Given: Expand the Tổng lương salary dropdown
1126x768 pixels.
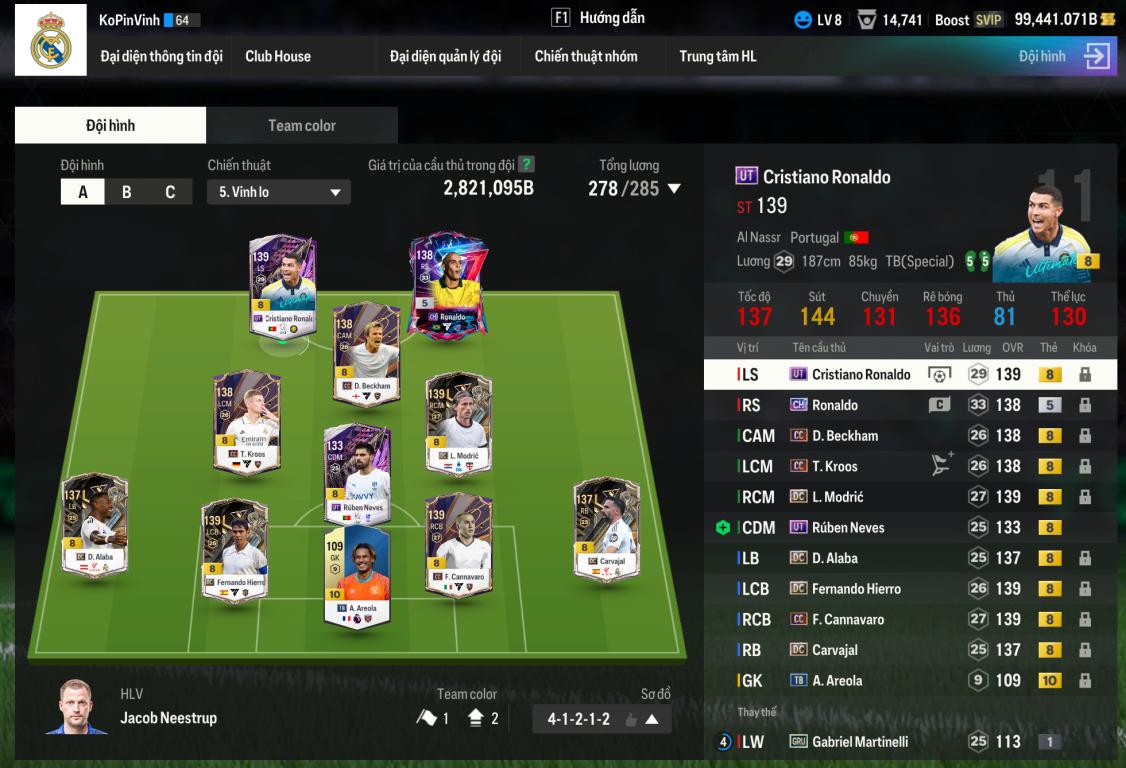Looking at the screenshot, I should pos(674,188).
